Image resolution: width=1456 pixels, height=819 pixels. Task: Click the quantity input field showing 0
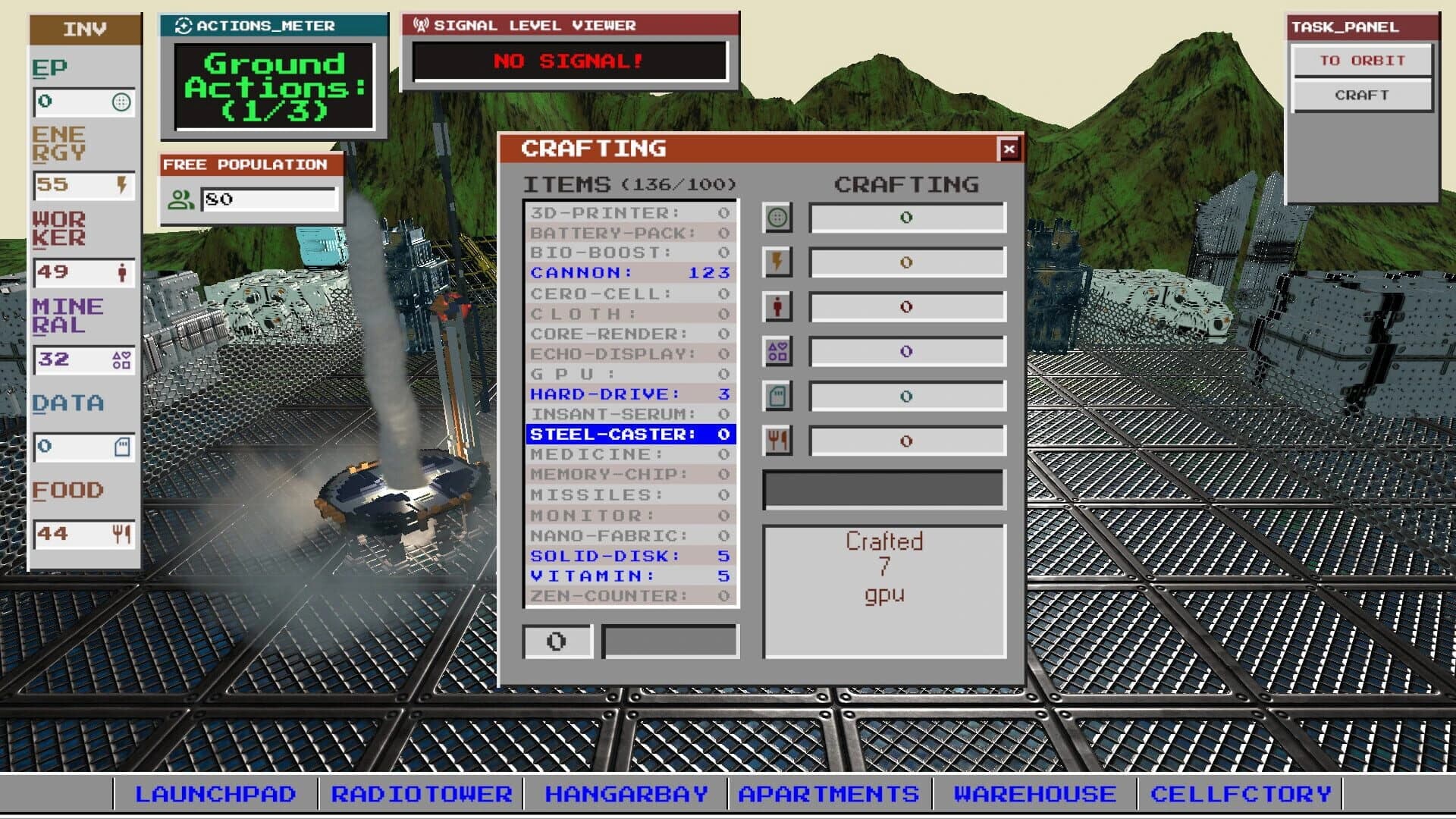point(558,641)
